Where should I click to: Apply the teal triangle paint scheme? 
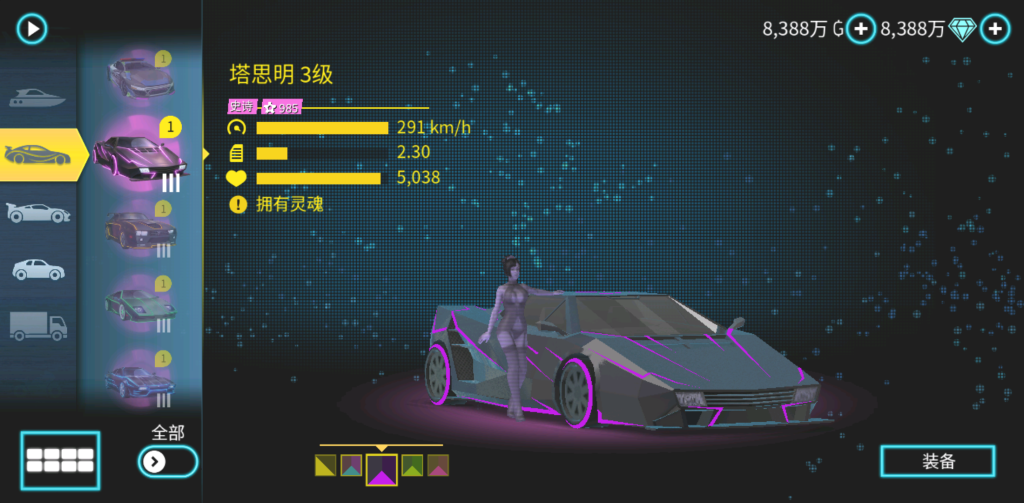pyautogui.click(x=351, y=465)
